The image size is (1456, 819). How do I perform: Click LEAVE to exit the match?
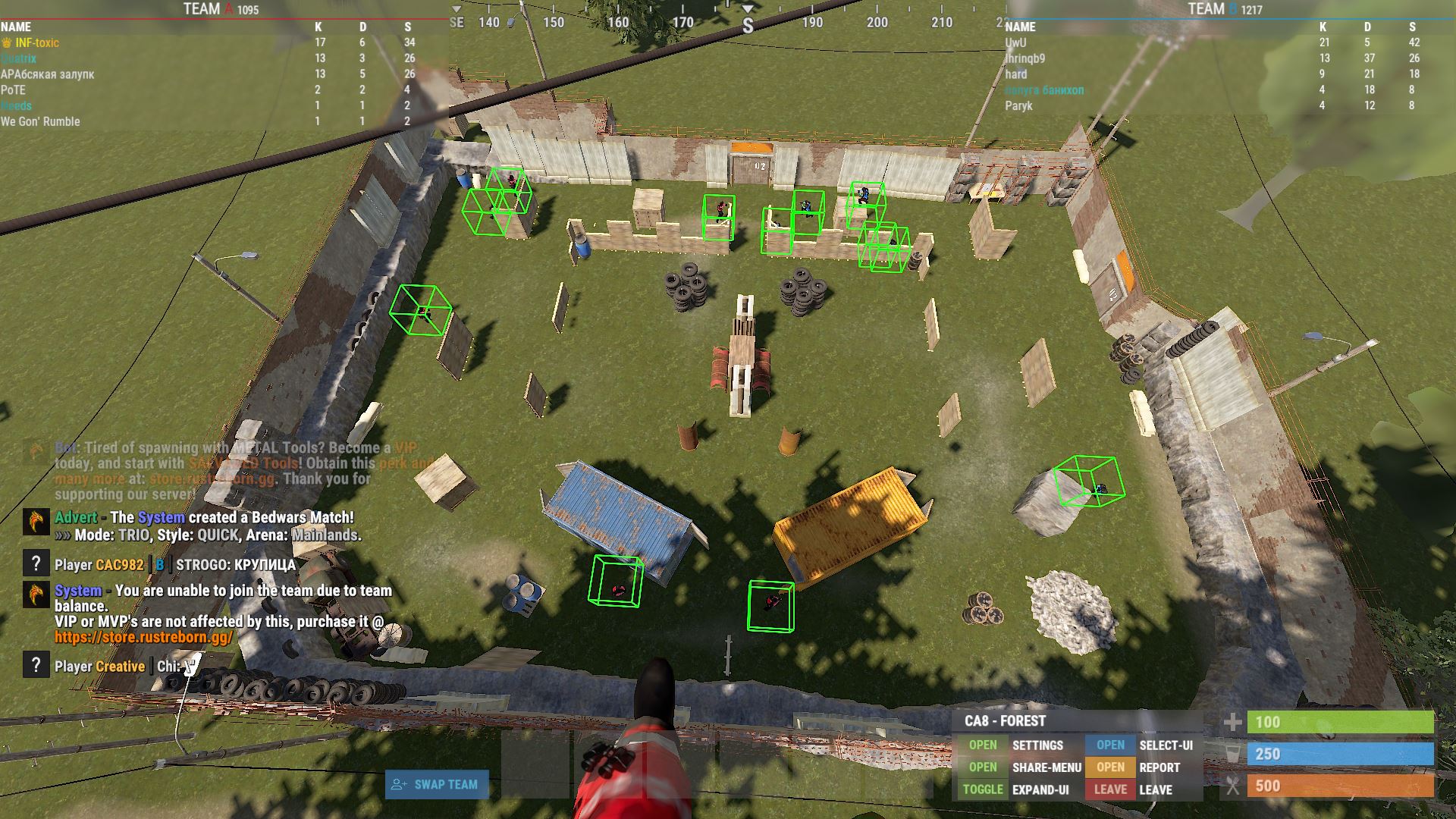[x=1110, y=789]
